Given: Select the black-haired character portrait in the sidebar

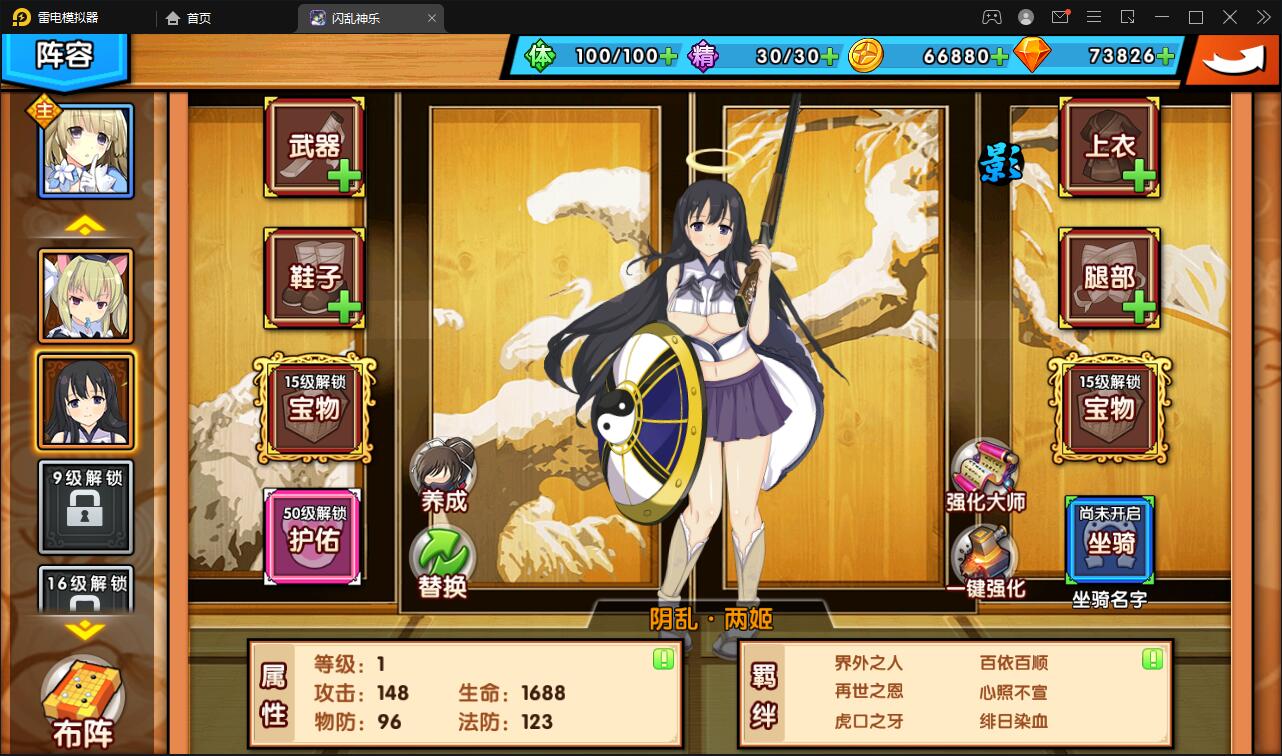Looking at the screenshot, I should [86, 400].
